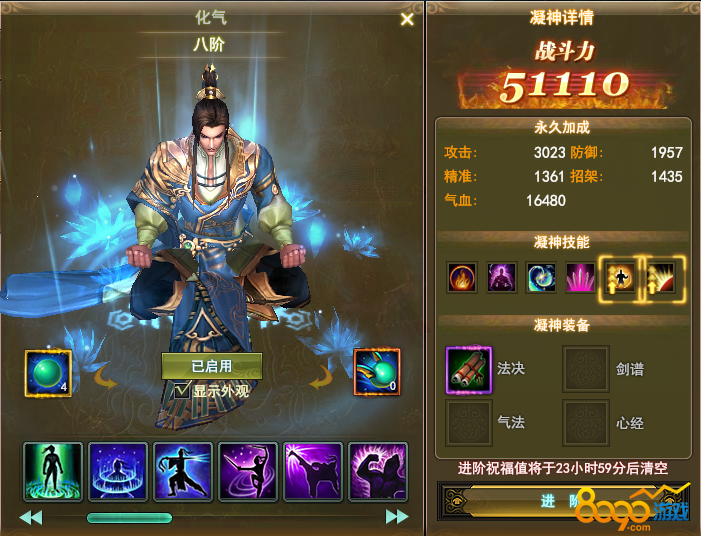
Task: Select the green orb item slot
Action: click(x=48, y=372)
